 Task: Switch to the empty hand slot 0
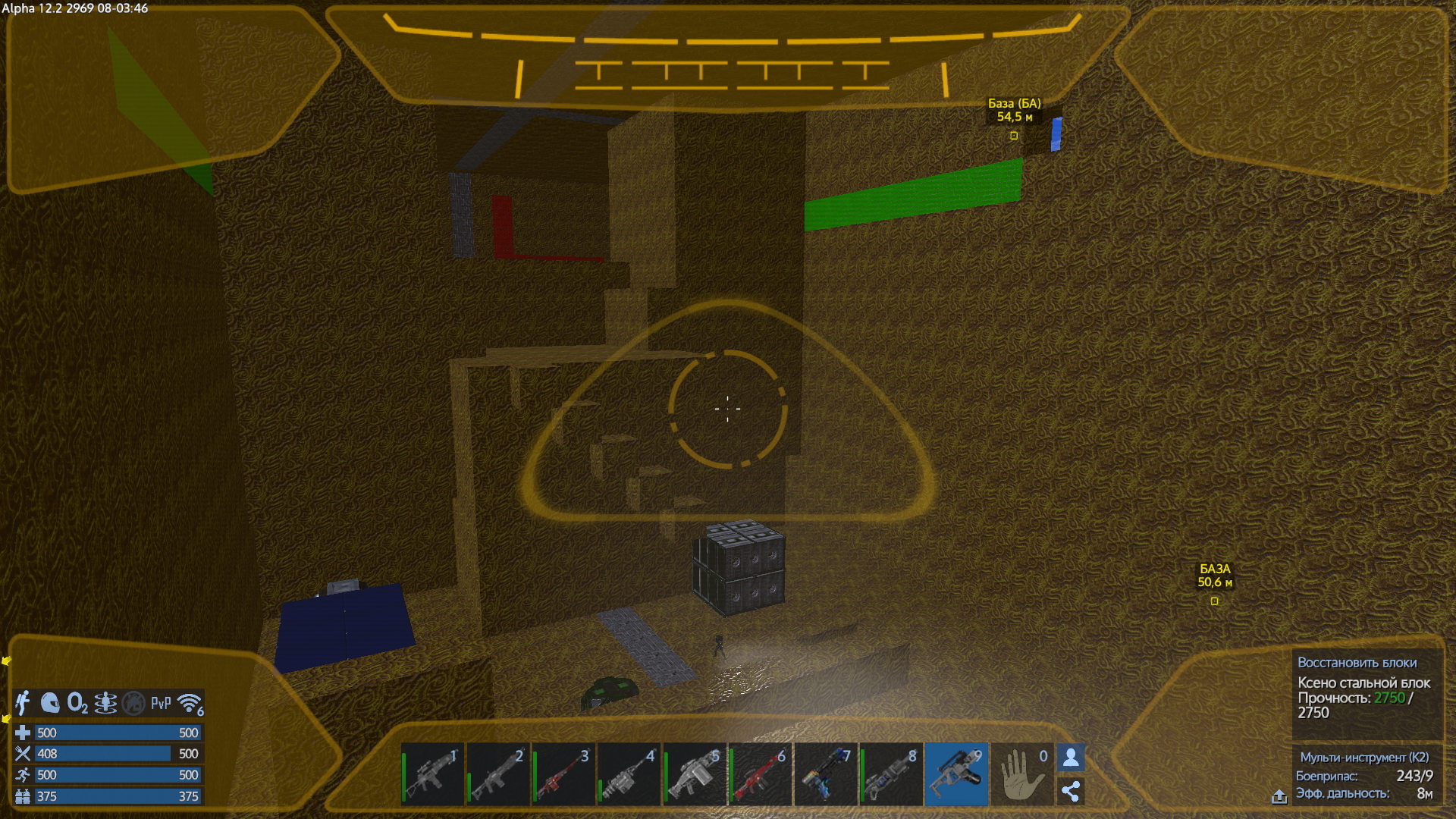[1021, 774]
